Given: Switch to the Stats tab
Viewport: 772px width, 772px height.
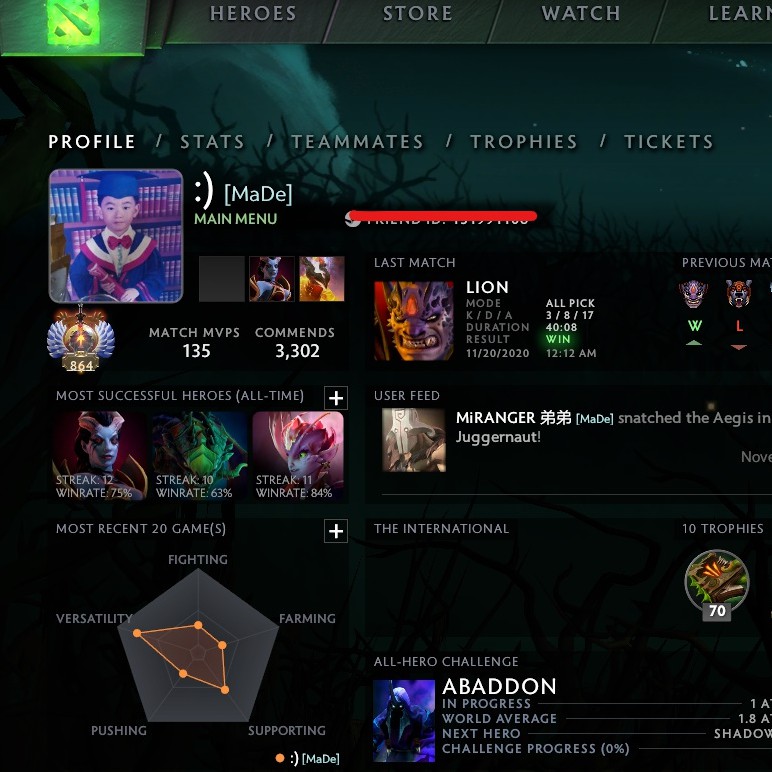Looking at the screenshot, I should click(x=212, y=142).
